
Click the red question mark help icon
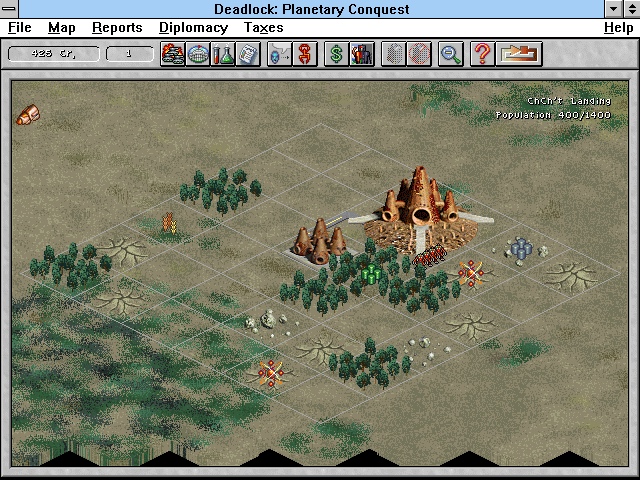482,53
